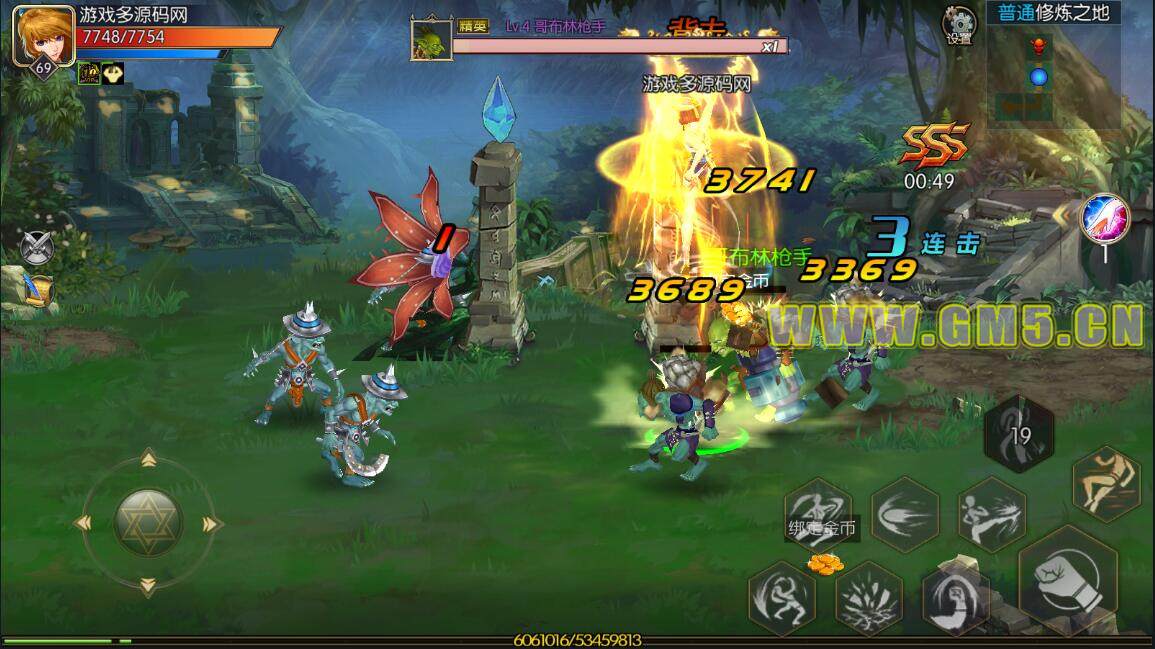This screenshot has height=649, width=1155.
Task: Activate the flying kick skill
Action: pos(993,515)
